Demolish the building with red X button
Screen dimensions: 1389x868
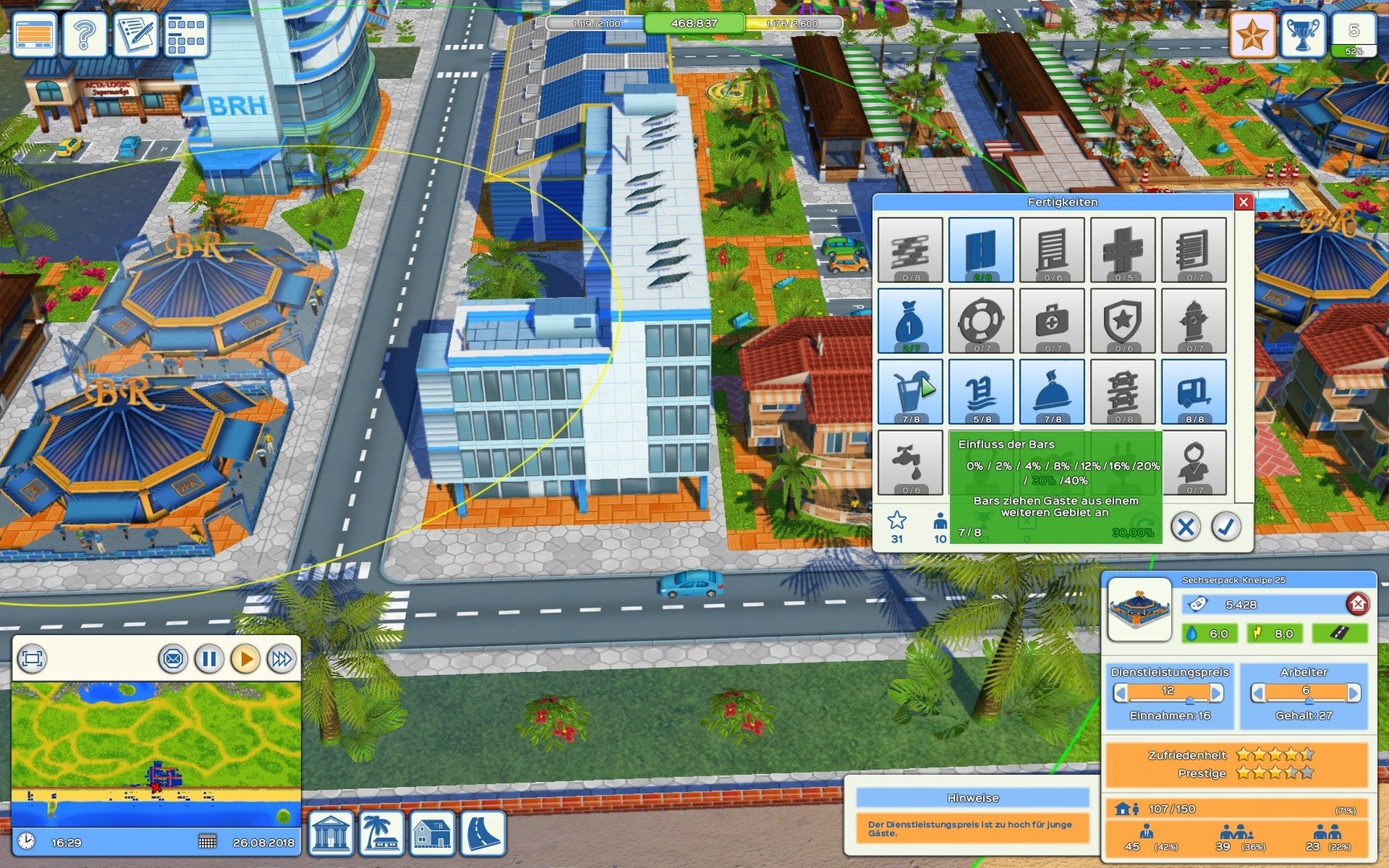click(x=1357, y=604)
